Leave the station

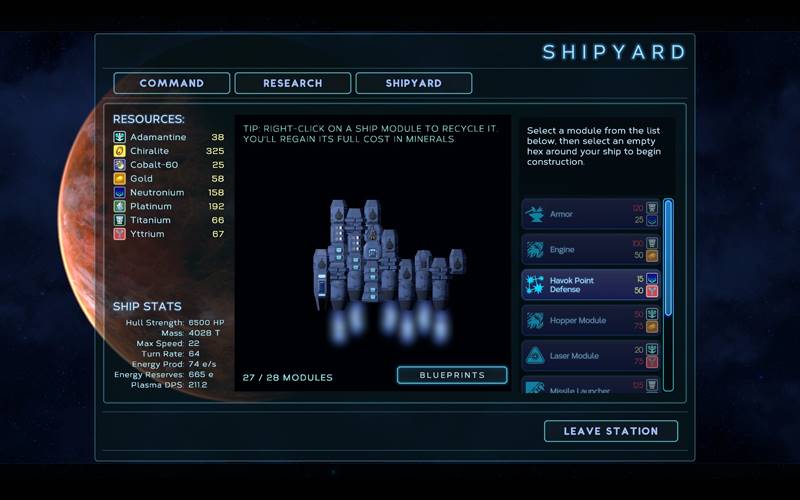pos(610,431)
